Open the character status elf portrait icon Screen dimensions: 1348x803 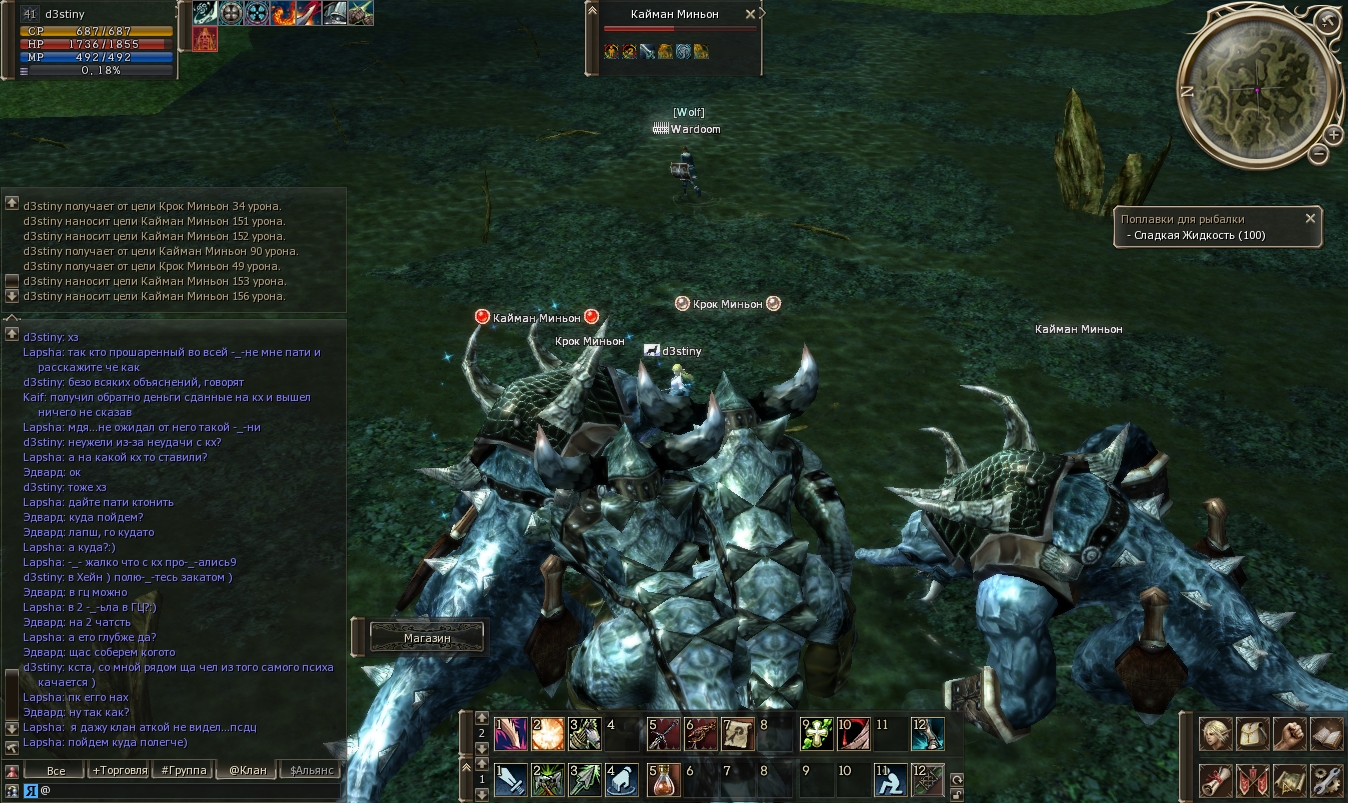(x=1216, y=735)
